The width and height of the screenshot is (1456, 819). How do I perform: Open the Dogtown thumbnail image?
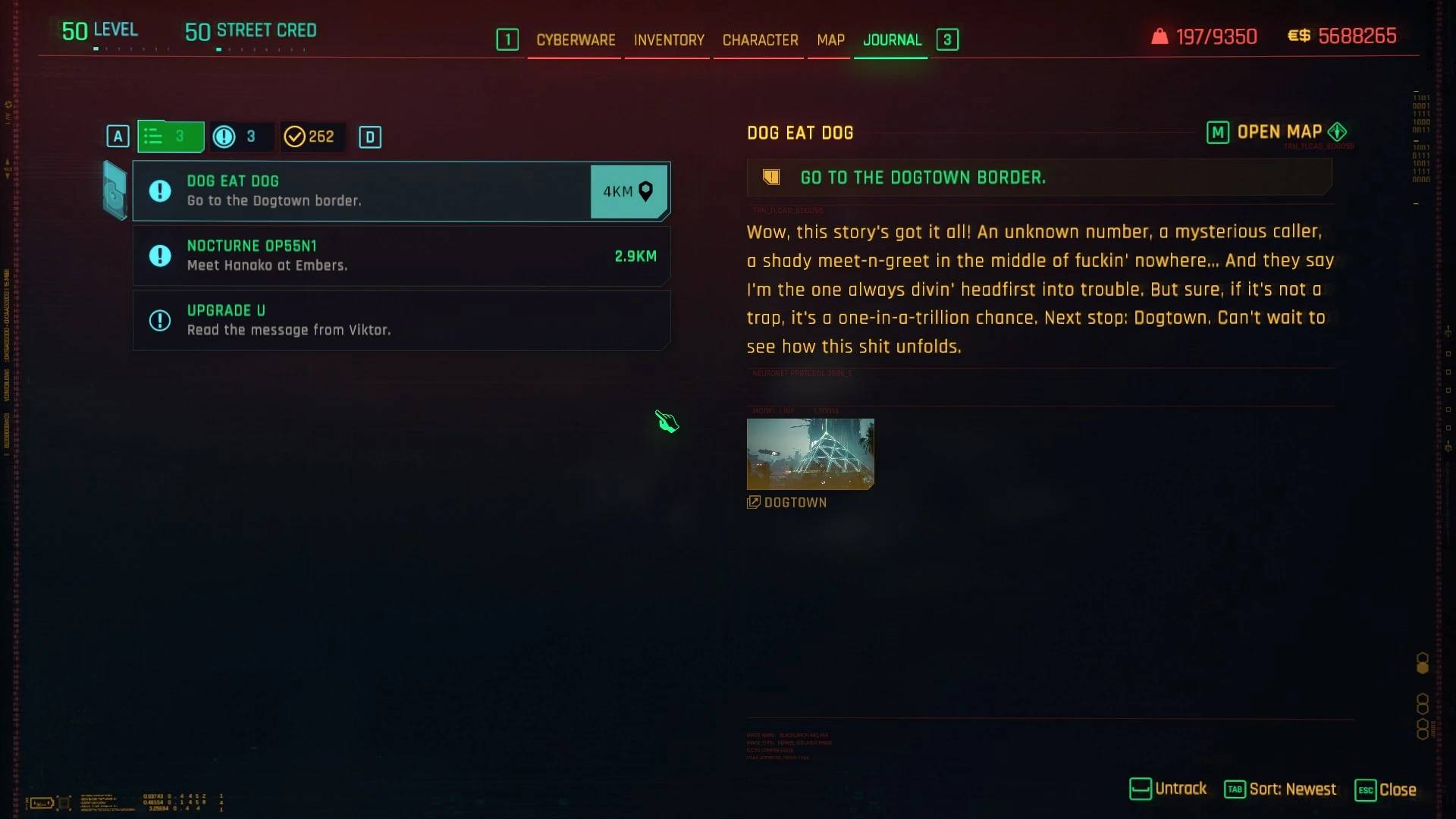810,453
